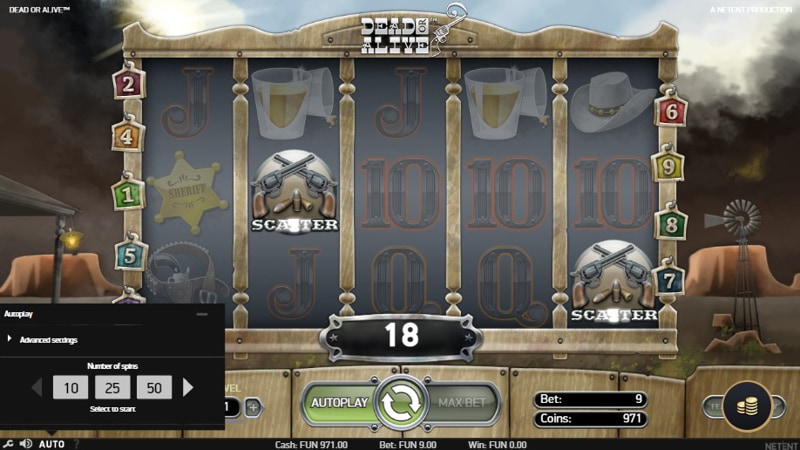Screen dimensions: 800x450
Task: Activate bet line number 9
Action: (669, 164)
